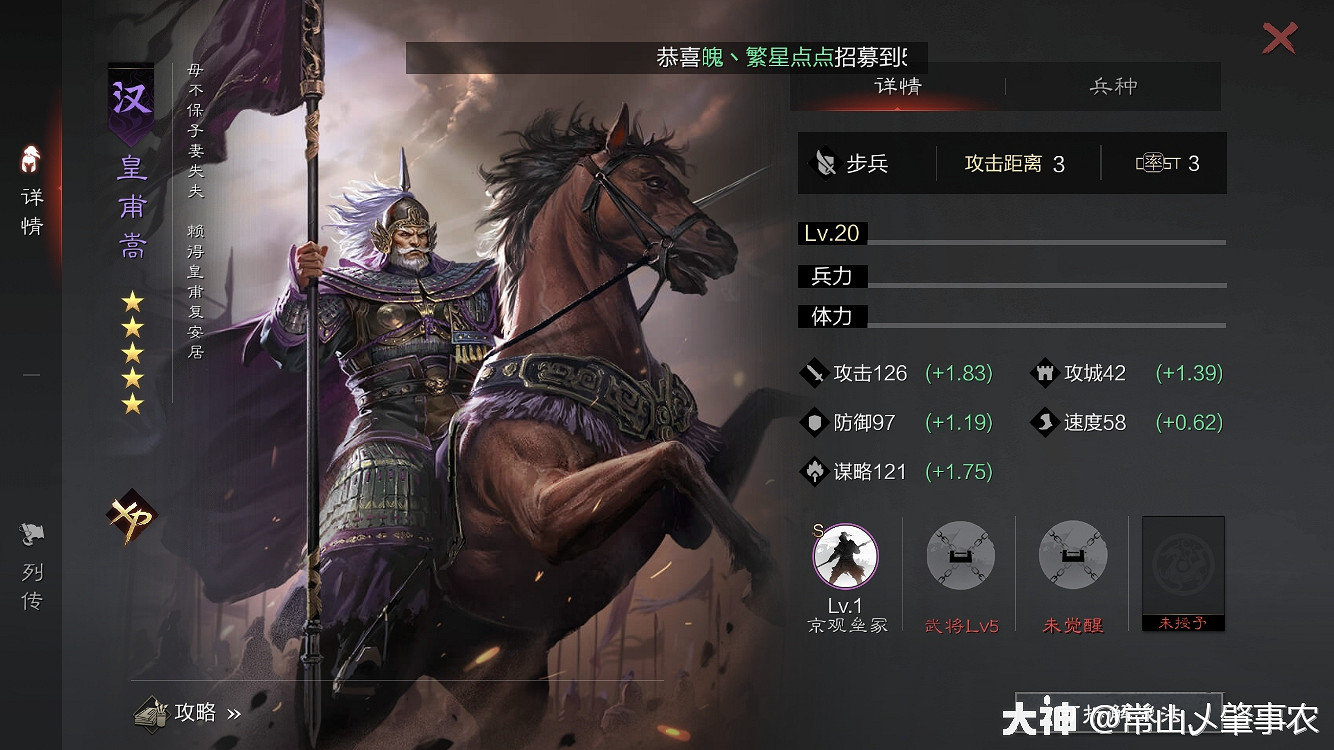Click the 速度 speed stat icon

1044,423
